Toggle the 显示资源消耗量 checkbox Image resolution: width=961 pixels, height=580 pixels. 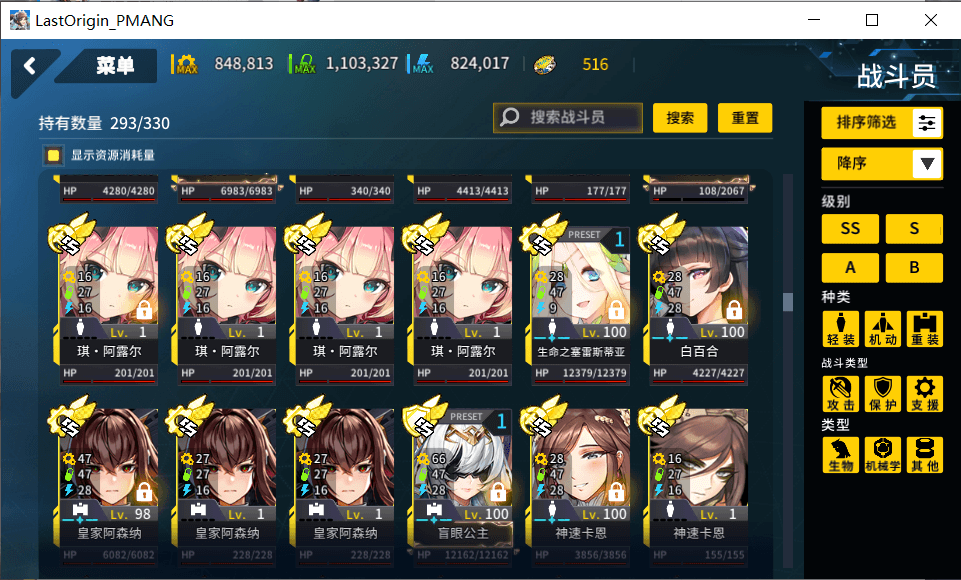tap(53, 156)
